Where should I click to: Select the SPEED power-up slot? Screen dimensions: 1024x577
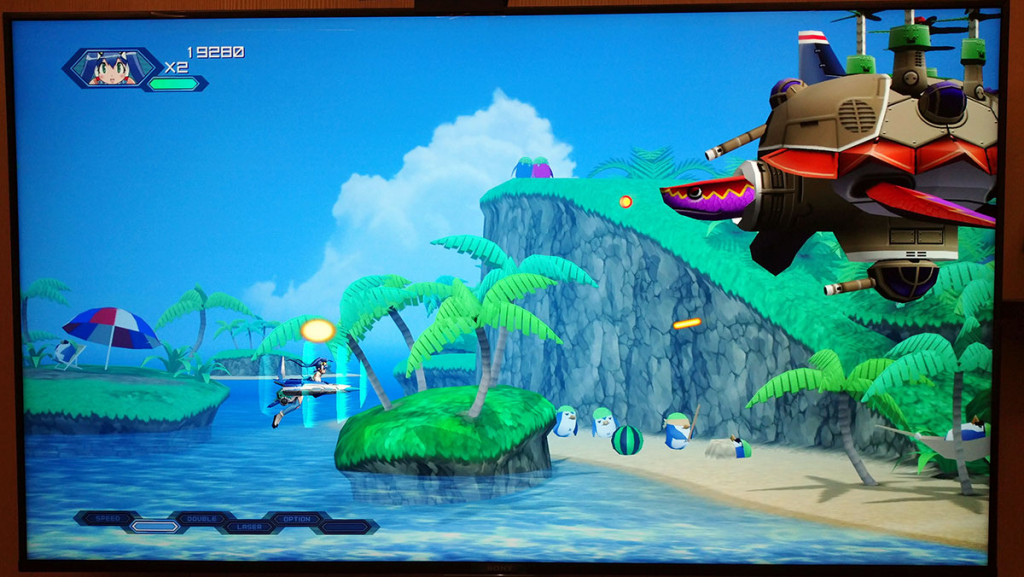pos(105,517)
